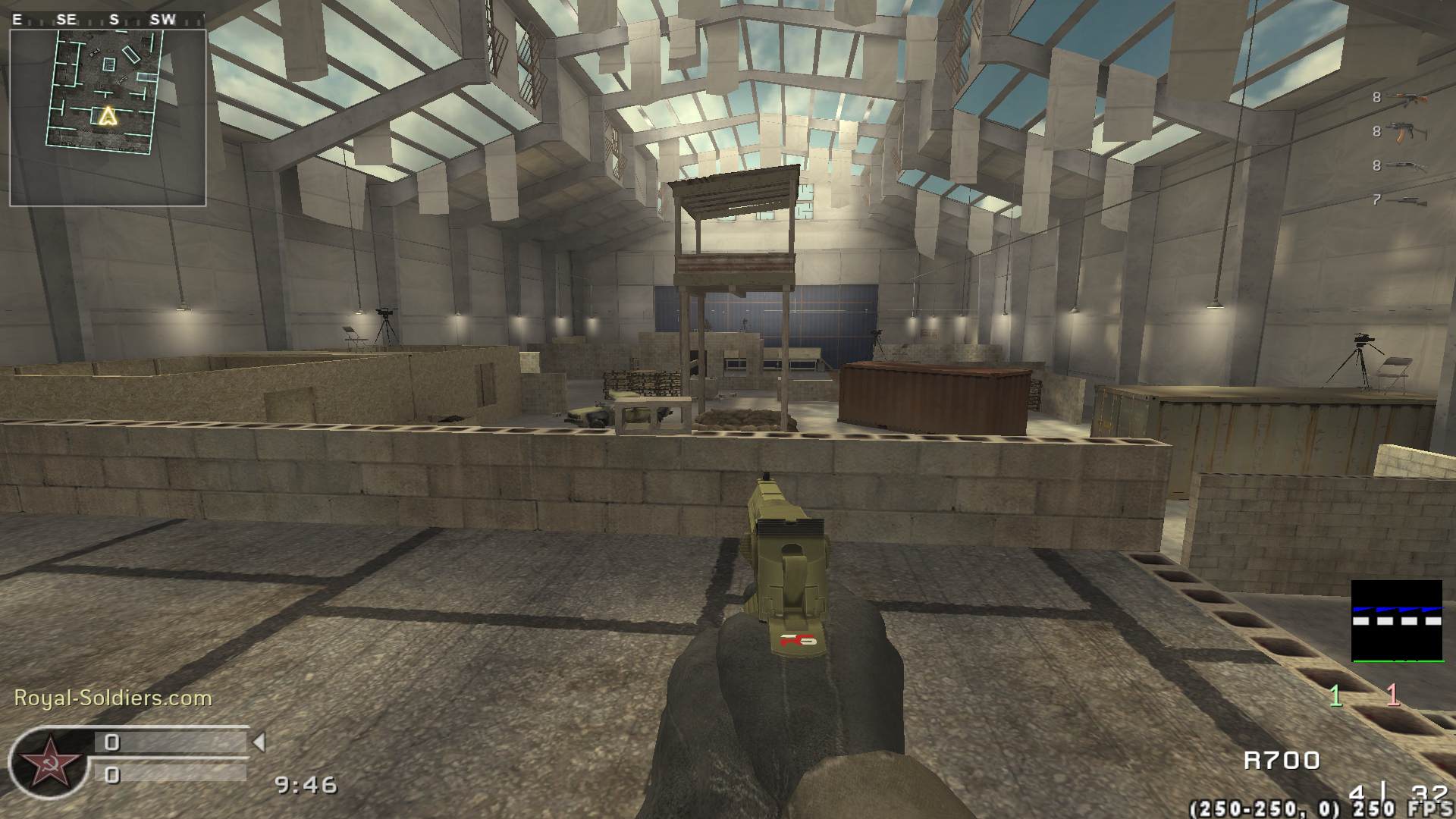This screenshot has width=1456, height=819.
Task: Click the white triangle beside the score bar
Action: [x=259, y=742]
